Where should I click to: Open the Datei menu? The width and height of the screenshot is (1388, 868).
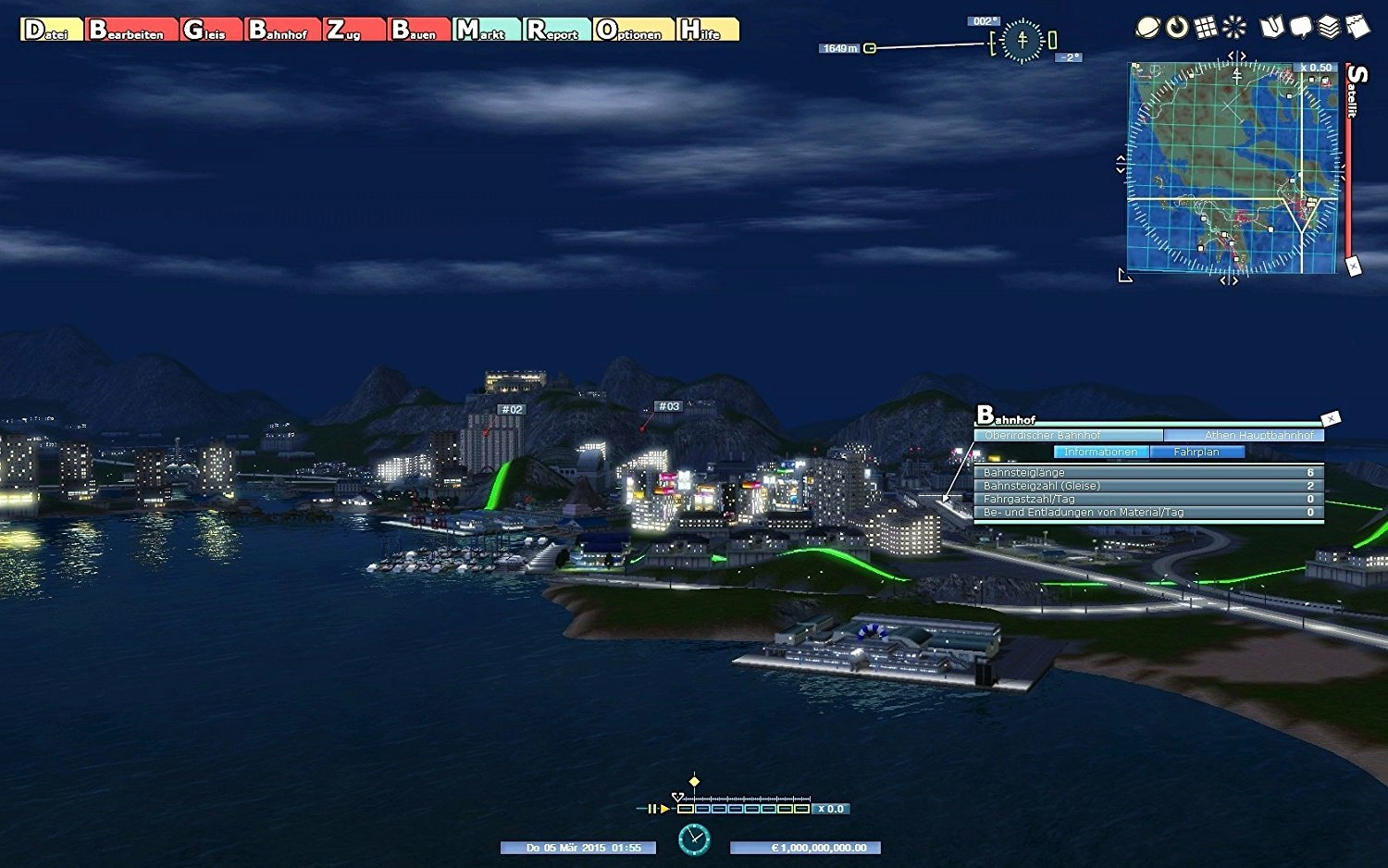point(51,31)
